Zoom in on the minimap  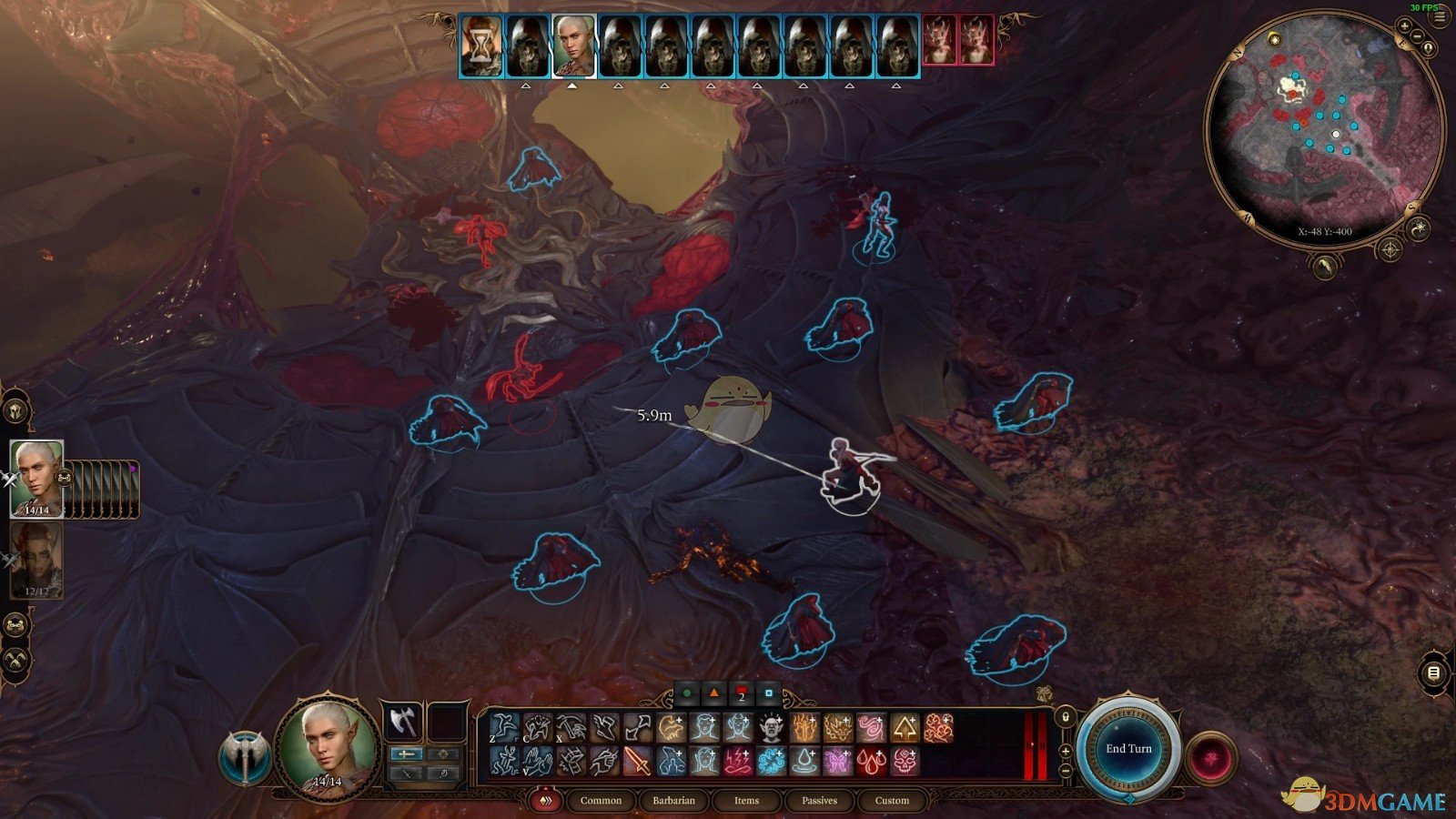pos(1404,26)
